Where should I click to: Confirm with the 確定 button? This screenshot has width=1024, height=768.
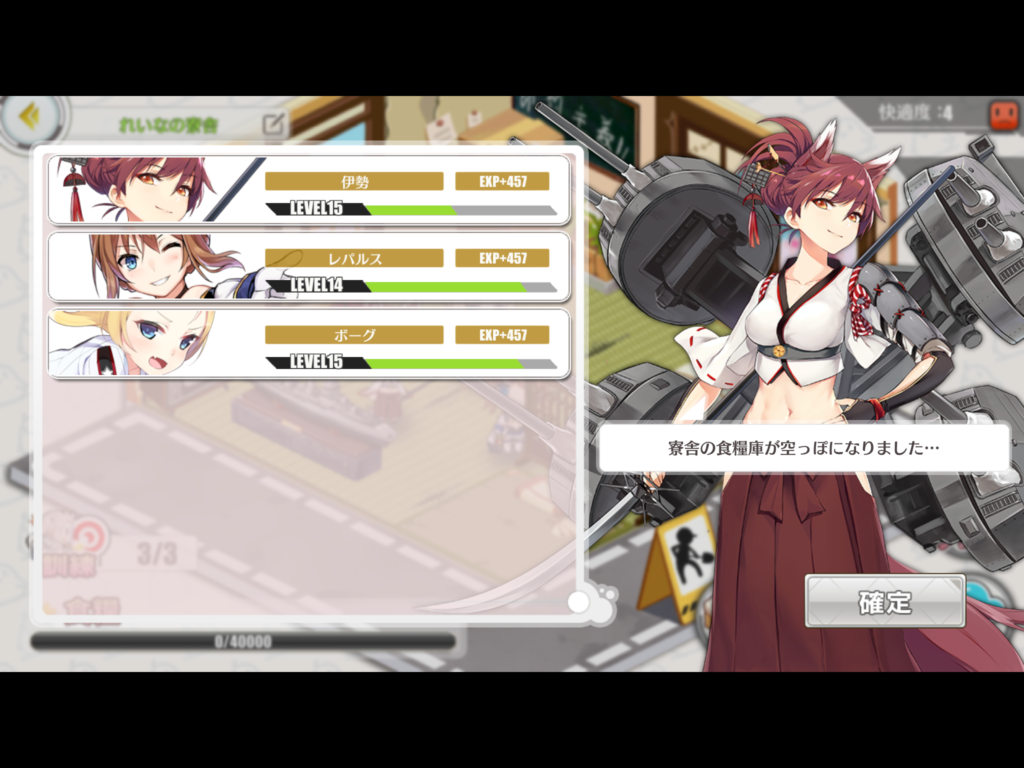pyautogui.click(x=885, y=602)
